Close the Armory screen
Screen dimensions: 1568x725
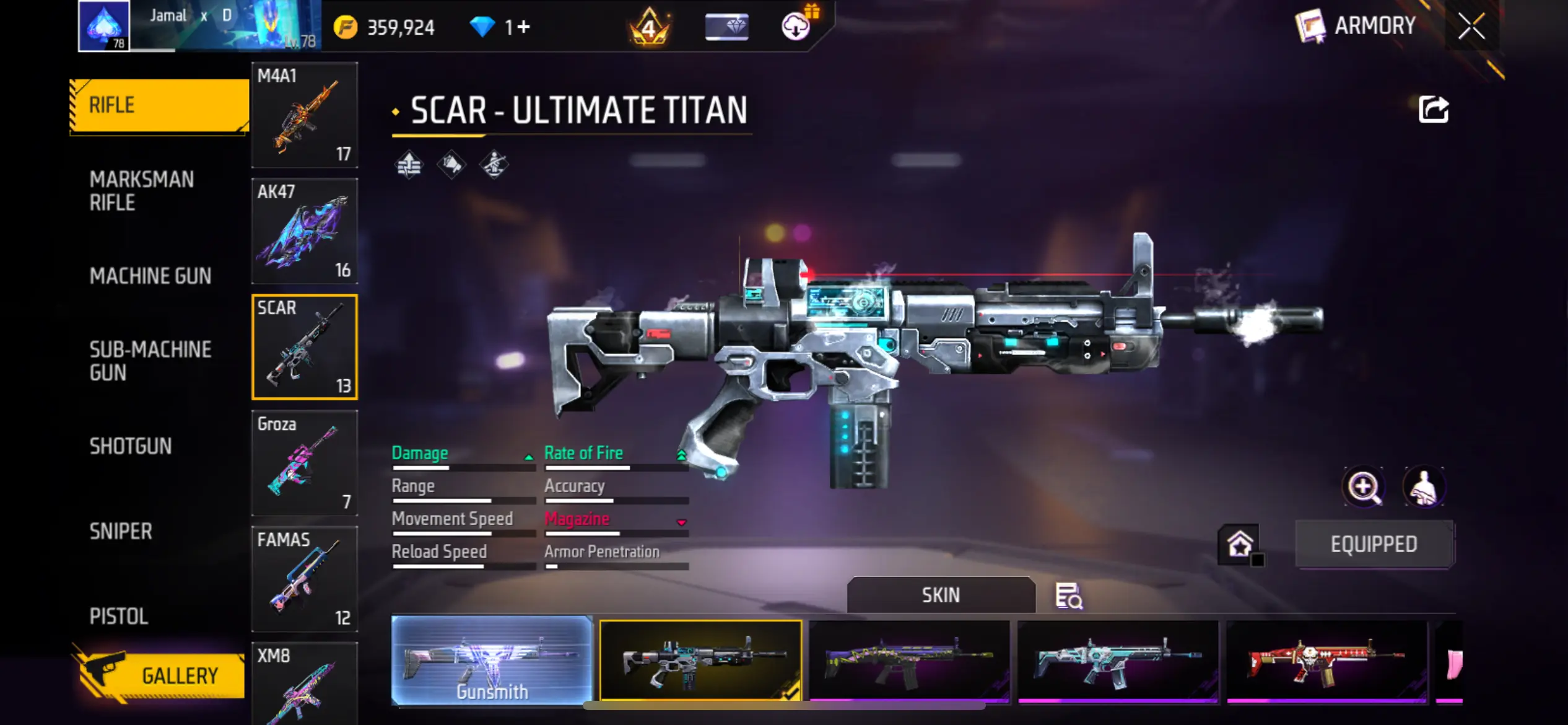point(1471,27)
